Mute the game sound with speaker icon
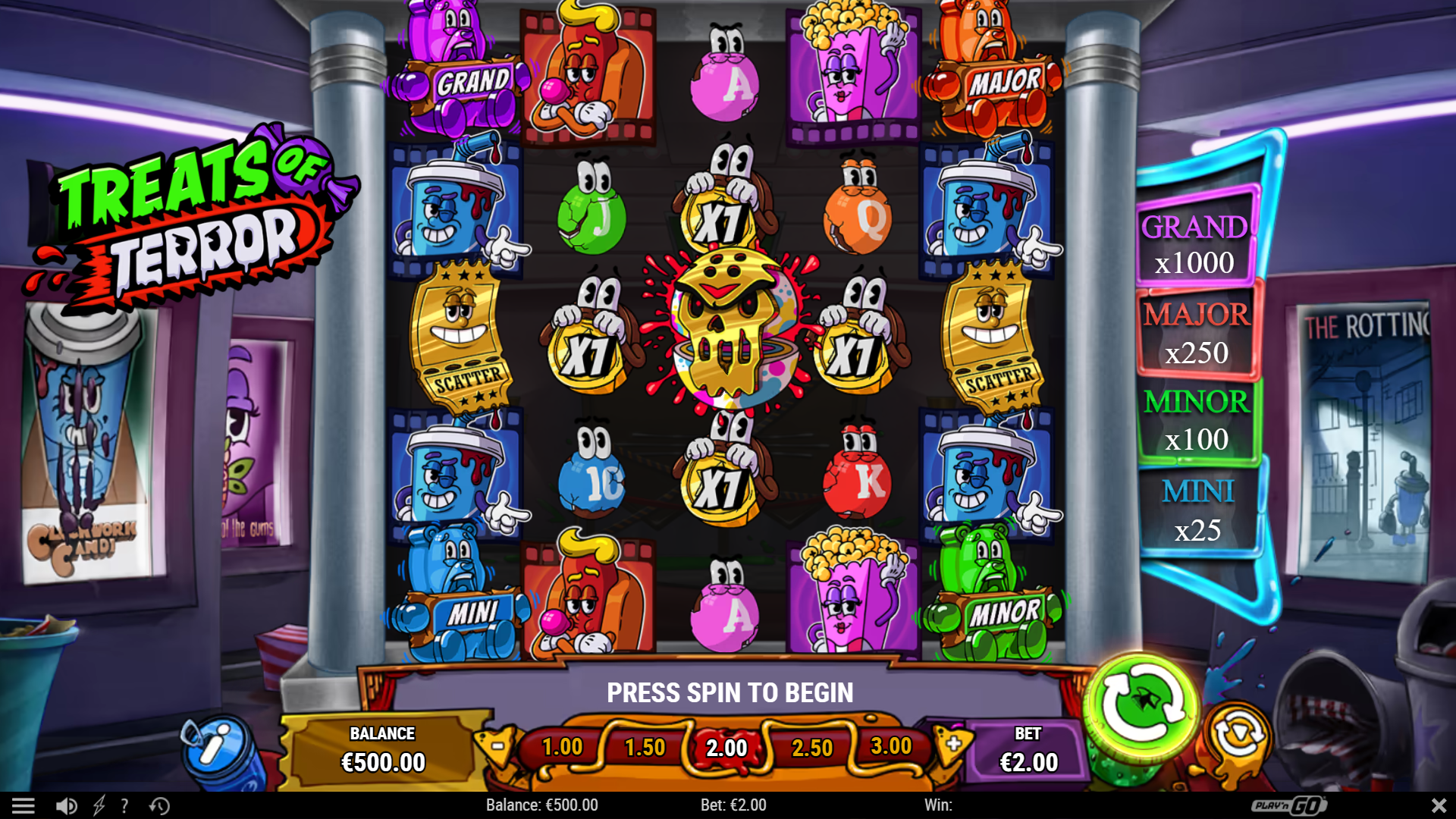Image resolution: width=1456 pixels, height=819 pixels. coord(67,805)
